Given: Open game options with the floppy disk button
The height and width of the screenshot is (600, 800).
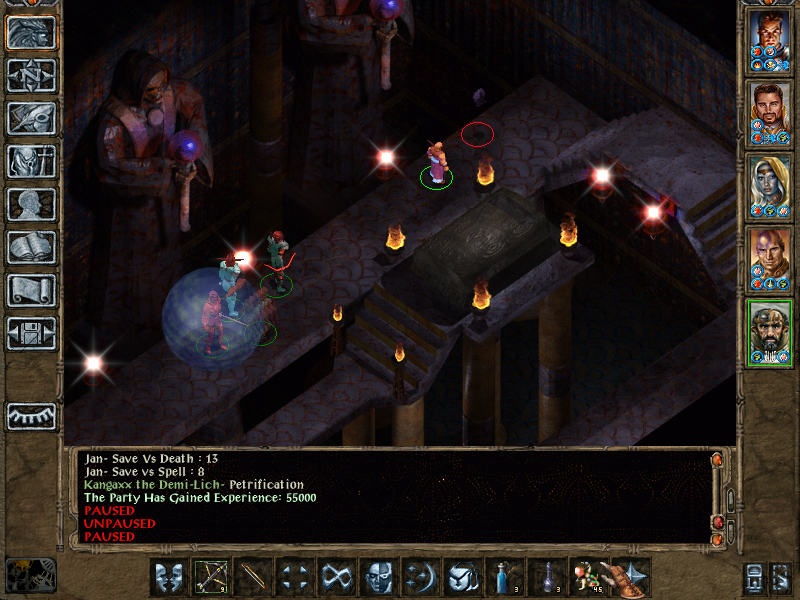Looking at the screenshot, I should tap(31, 333).
